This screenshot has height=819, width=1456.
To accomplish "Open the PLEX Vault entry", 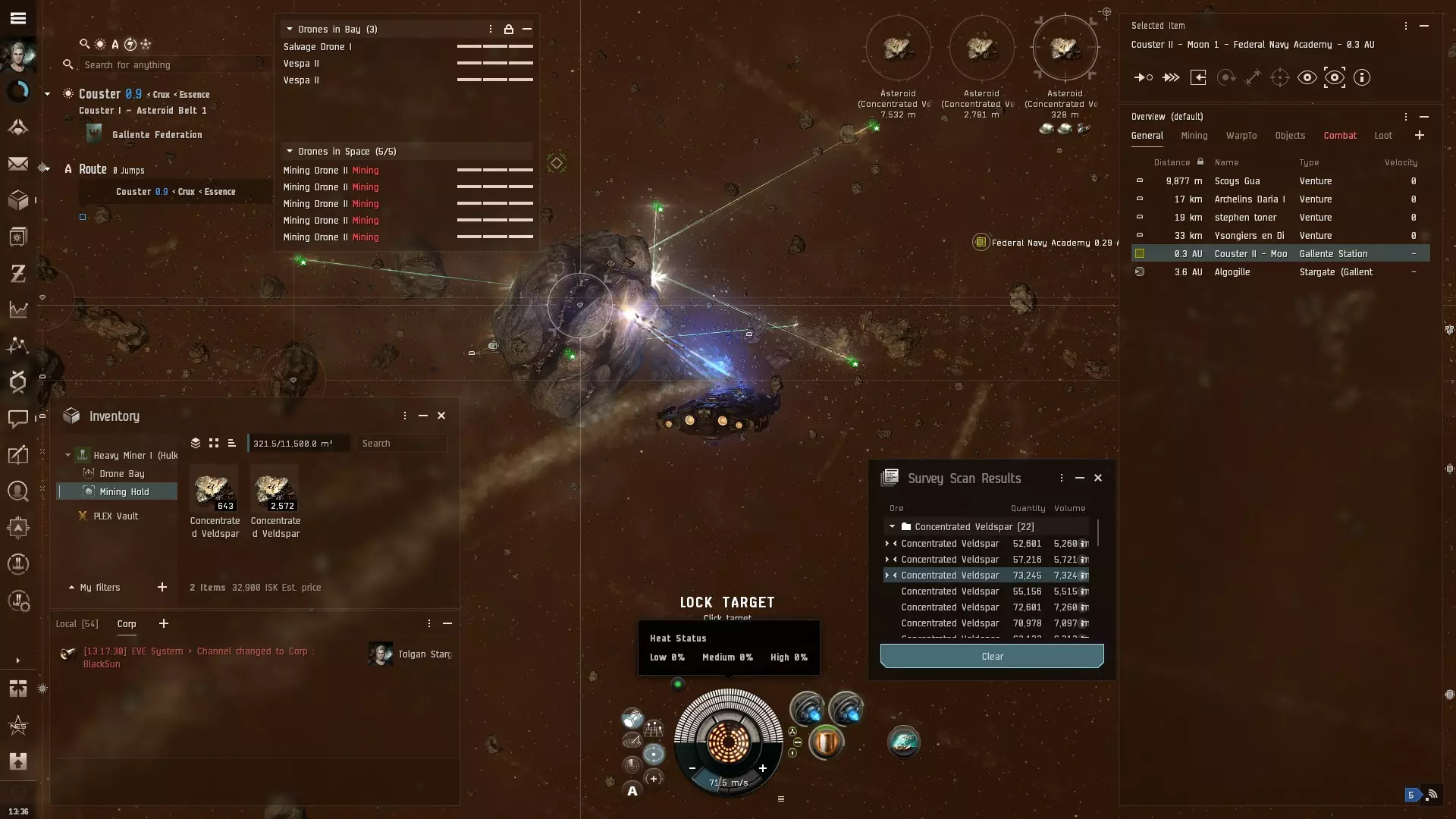I will [115, 516].
